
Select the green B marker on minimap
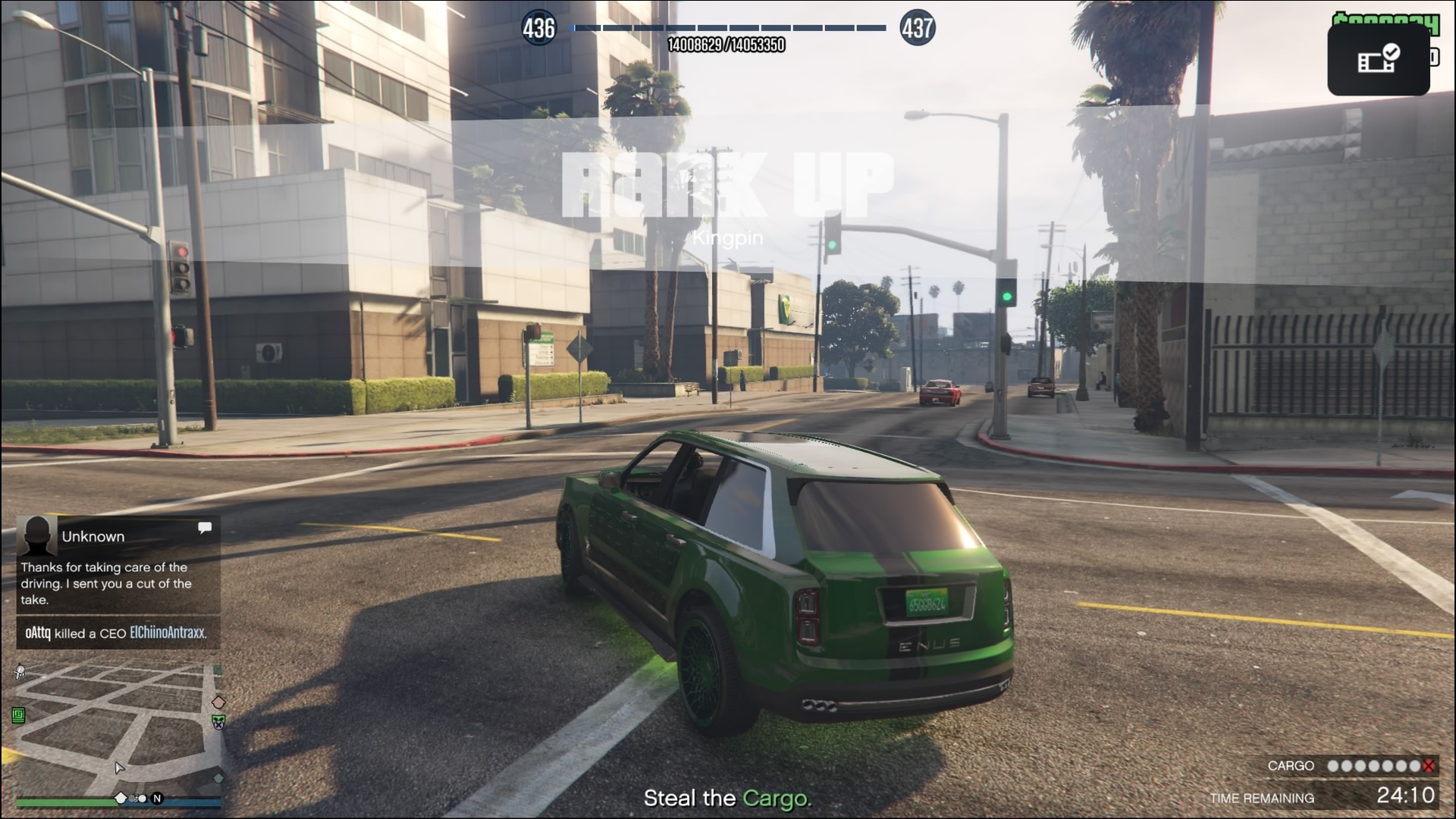point(19,715)
